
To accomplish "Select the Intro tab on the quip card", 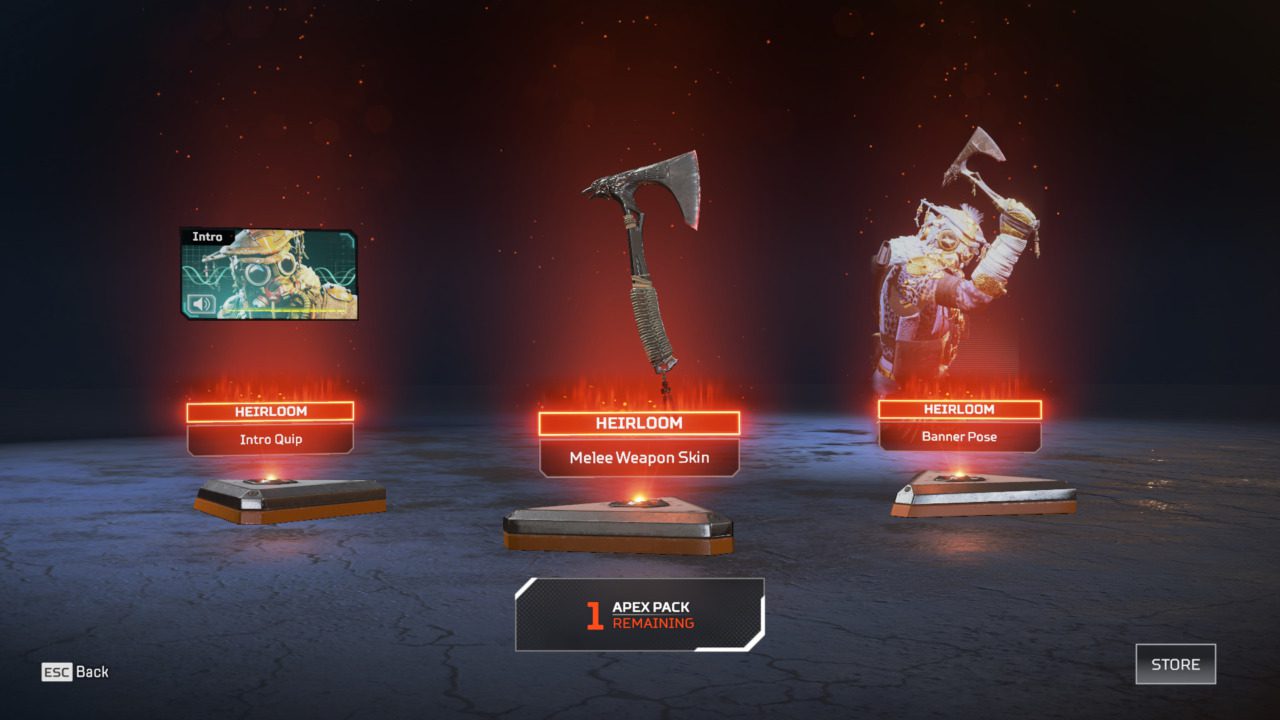I will click(x=207, y=236).
